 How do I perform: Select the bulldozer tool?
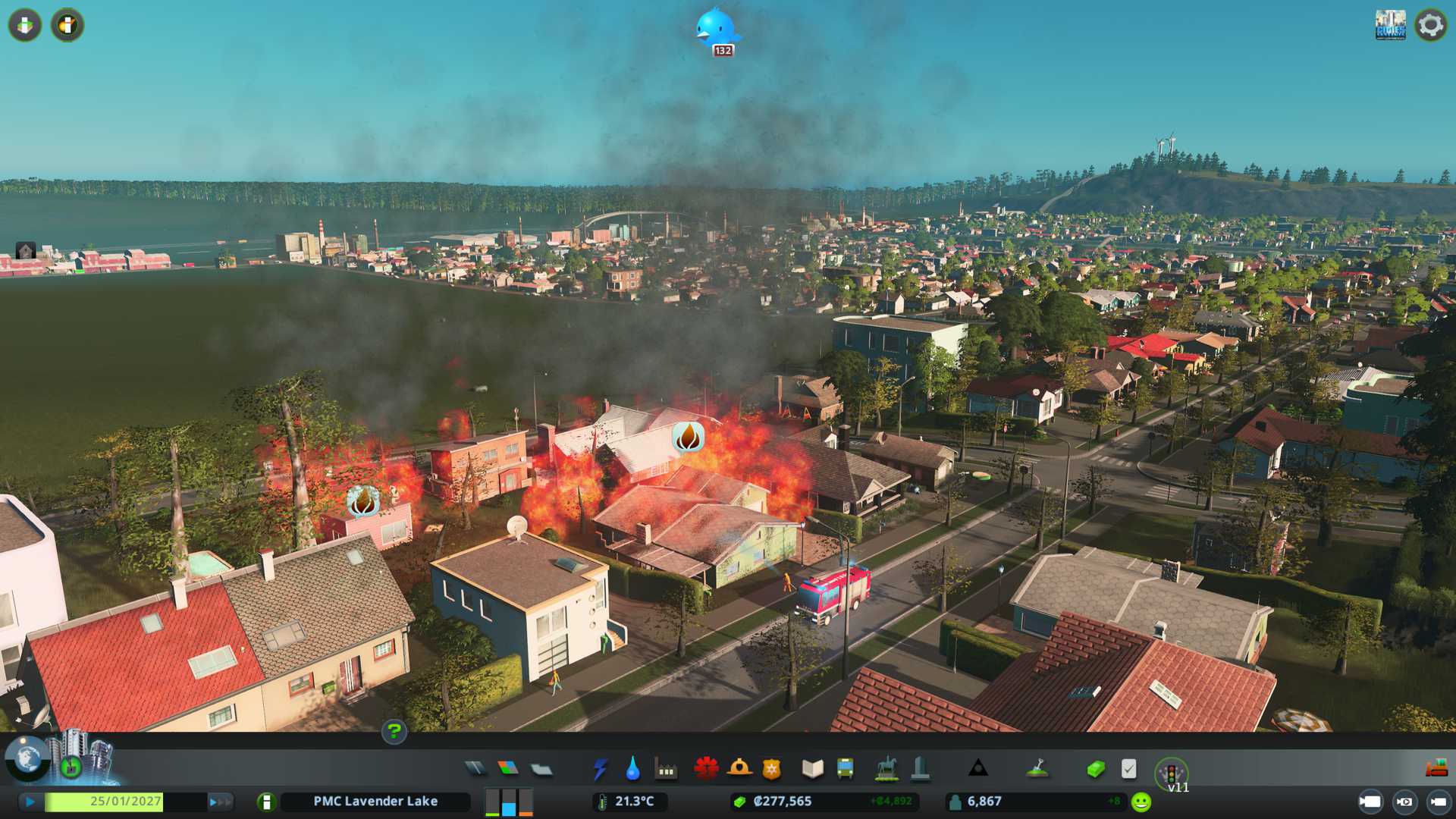pos(1436,769)
